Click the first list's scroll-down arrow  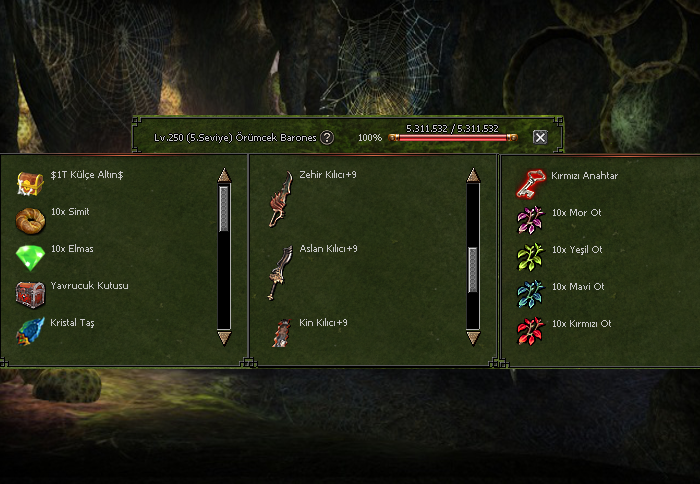tap(224, 339)
